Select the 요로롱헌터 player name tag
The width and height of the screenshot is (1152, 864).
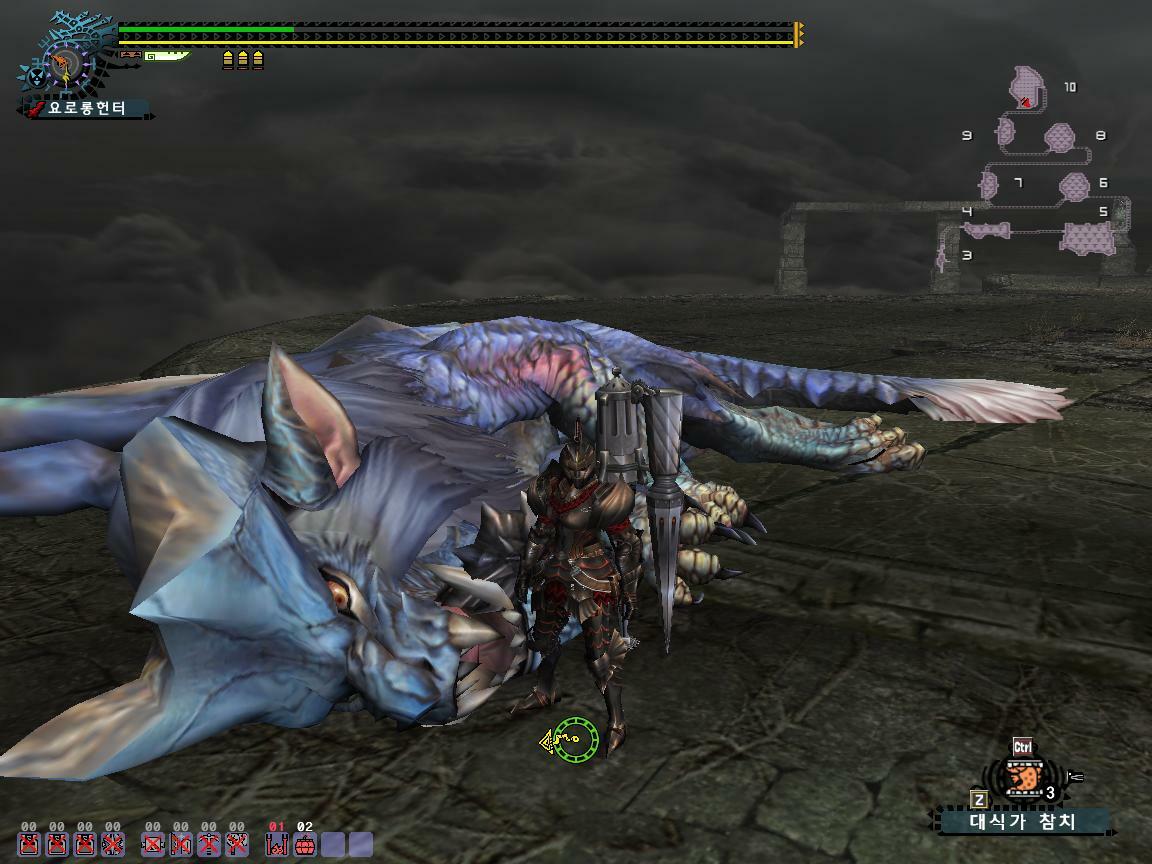pyautogui.click(x=88, y=108)
